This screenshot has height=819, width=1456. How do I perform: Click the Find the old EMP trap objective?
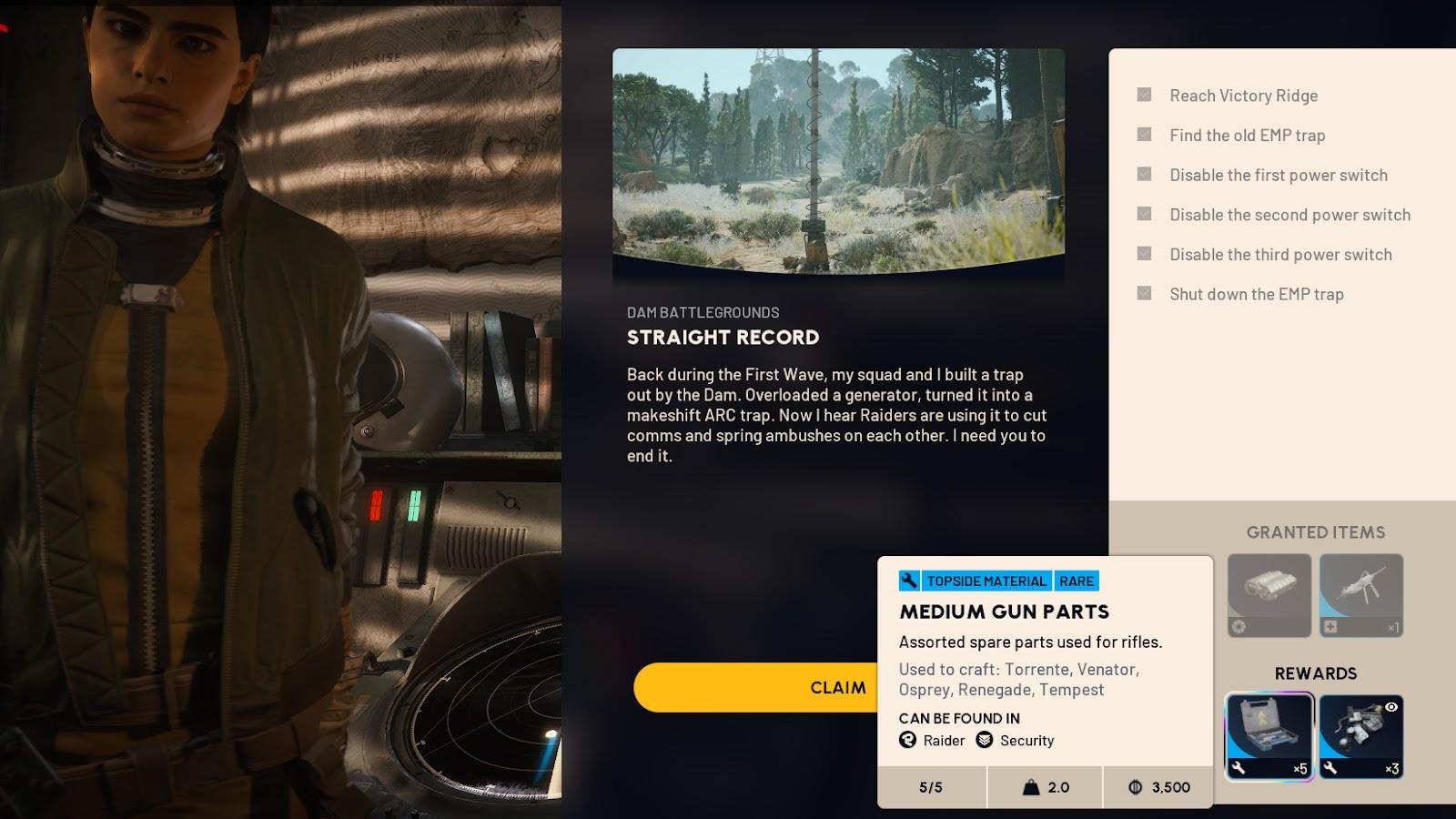(x=1247, y=136)
